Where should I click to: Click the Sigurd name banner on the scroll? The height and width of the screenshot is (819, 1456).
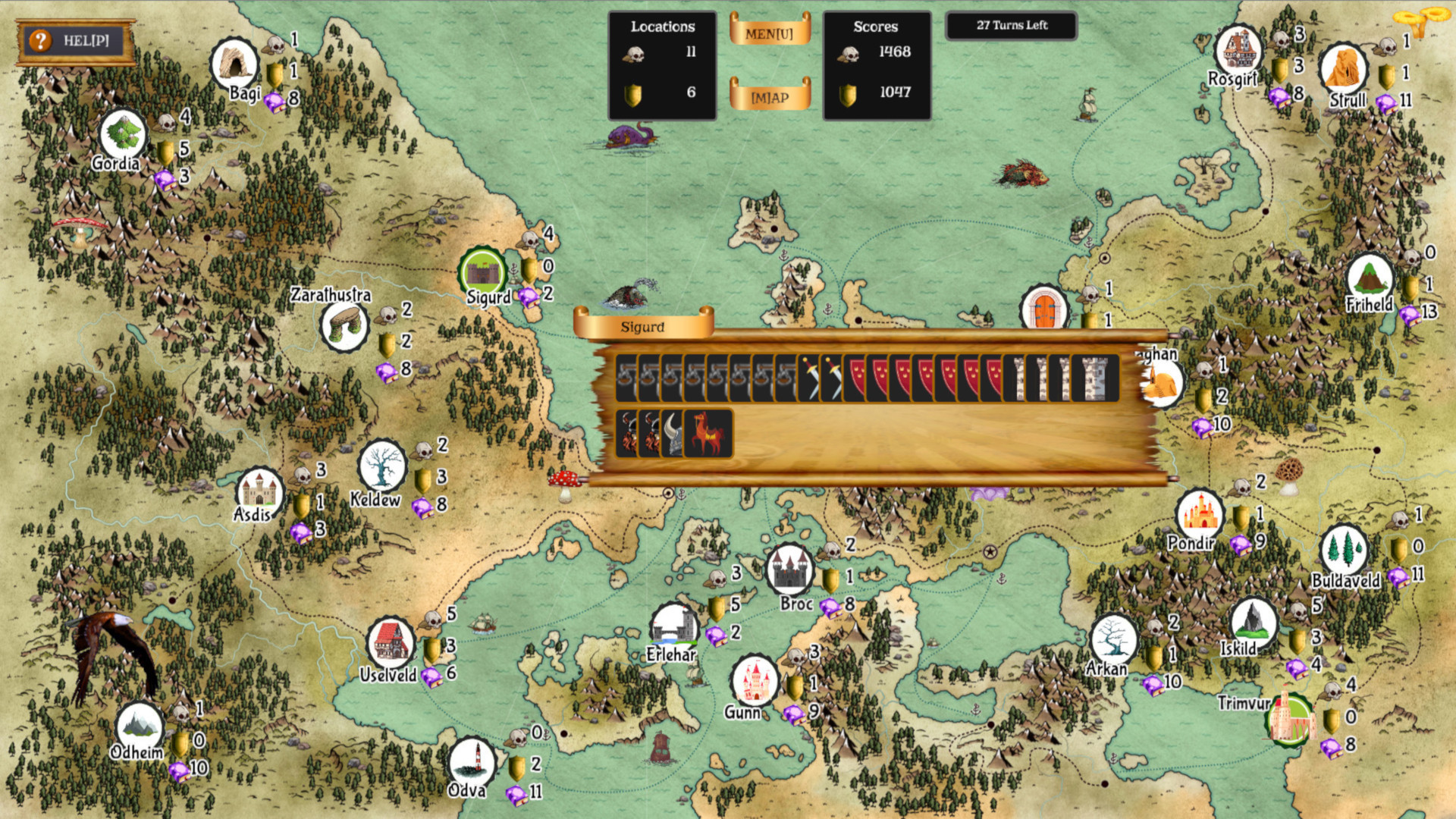(643, 328)
